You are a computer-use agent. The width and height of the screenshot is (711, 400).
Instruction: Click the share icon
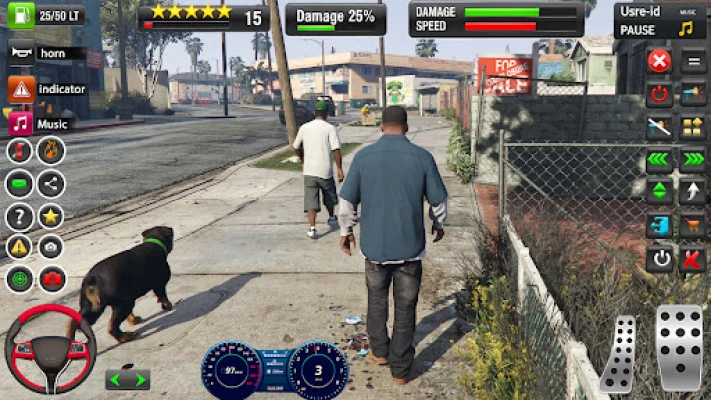[x=51, y=183]
